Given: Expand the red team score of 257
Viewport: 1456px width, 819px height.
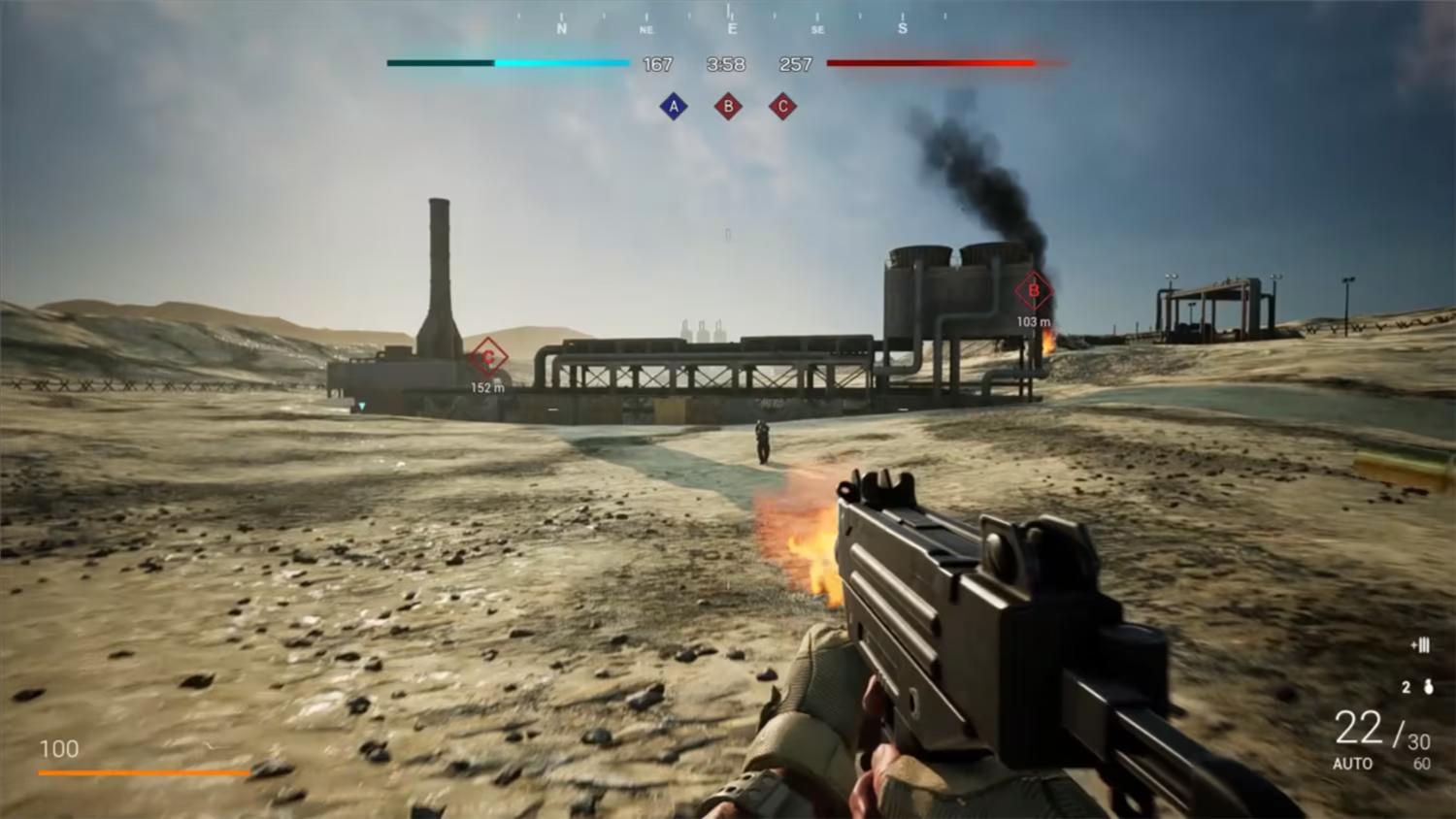Looking at the screenshot, I should (796, 64).
